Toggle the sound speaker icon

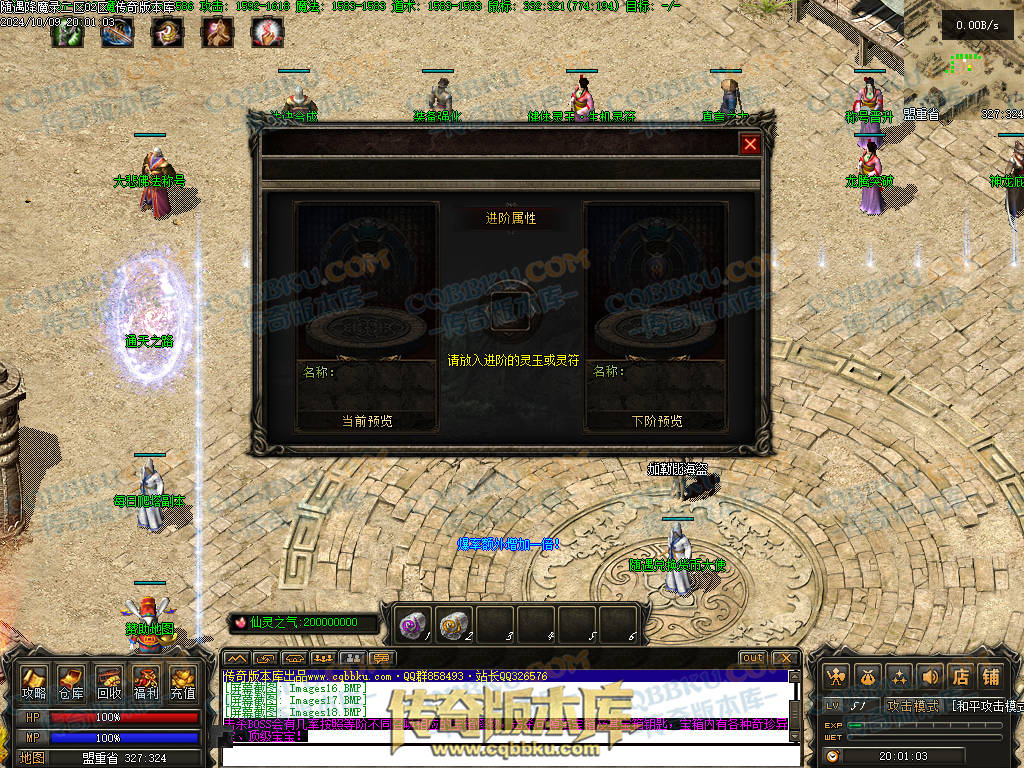[930, 677]
